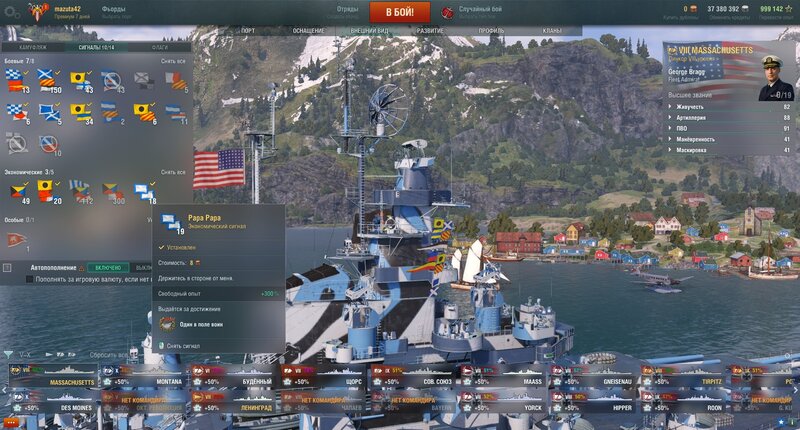Remove all combat signals with Снять все
Image resolution: width=800 pixels, height=430 pixels.
(173, 61)
